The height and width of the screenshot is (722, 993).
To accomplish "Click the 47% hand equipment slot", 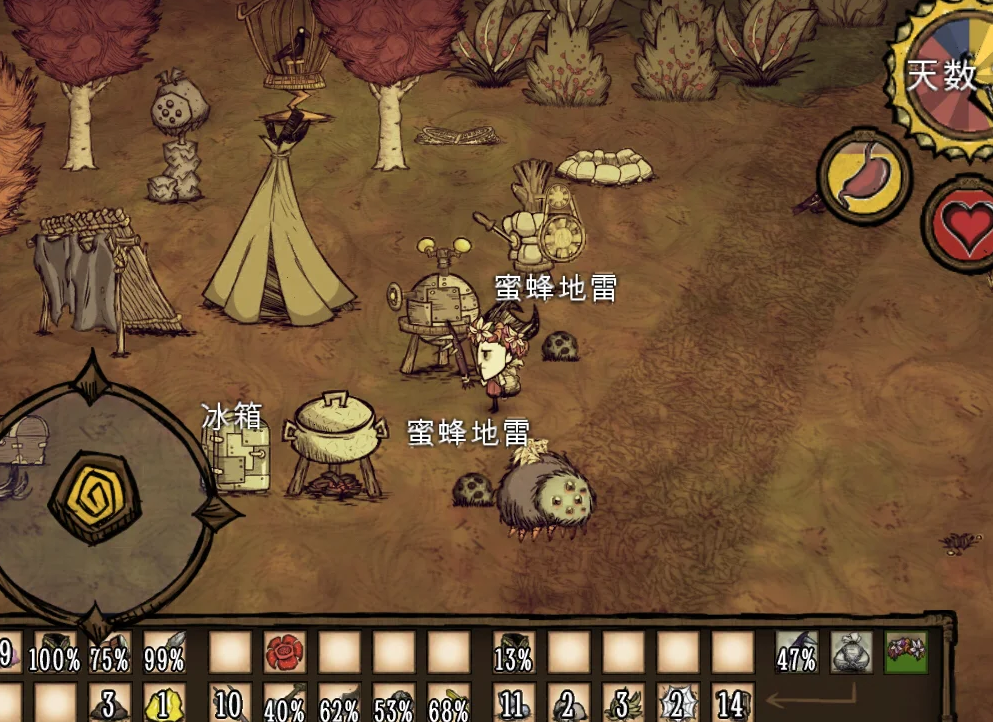I will (797, 652).
